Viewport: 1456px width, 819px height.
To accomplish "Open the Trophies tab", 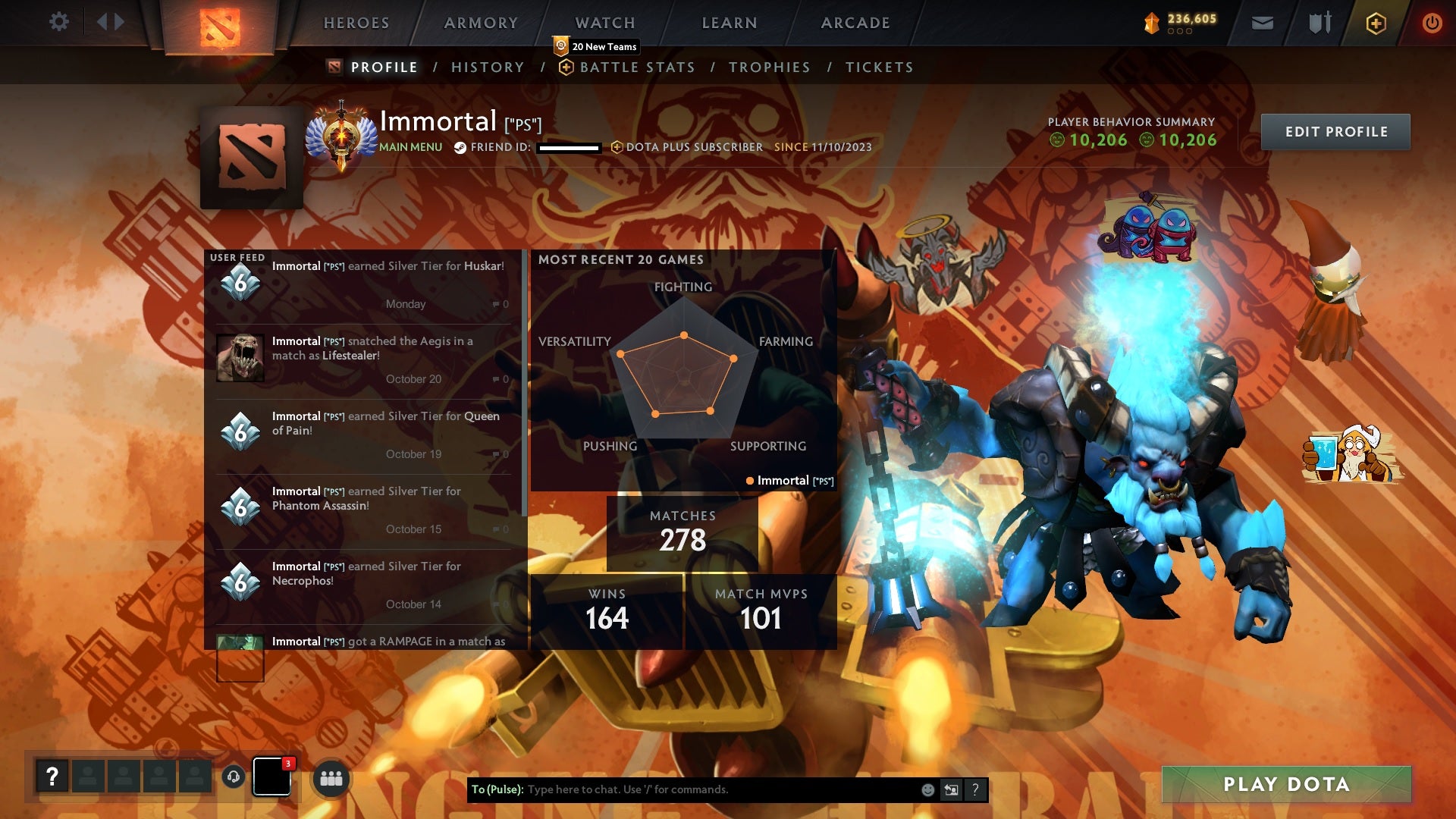I will (x=770, y=67).
